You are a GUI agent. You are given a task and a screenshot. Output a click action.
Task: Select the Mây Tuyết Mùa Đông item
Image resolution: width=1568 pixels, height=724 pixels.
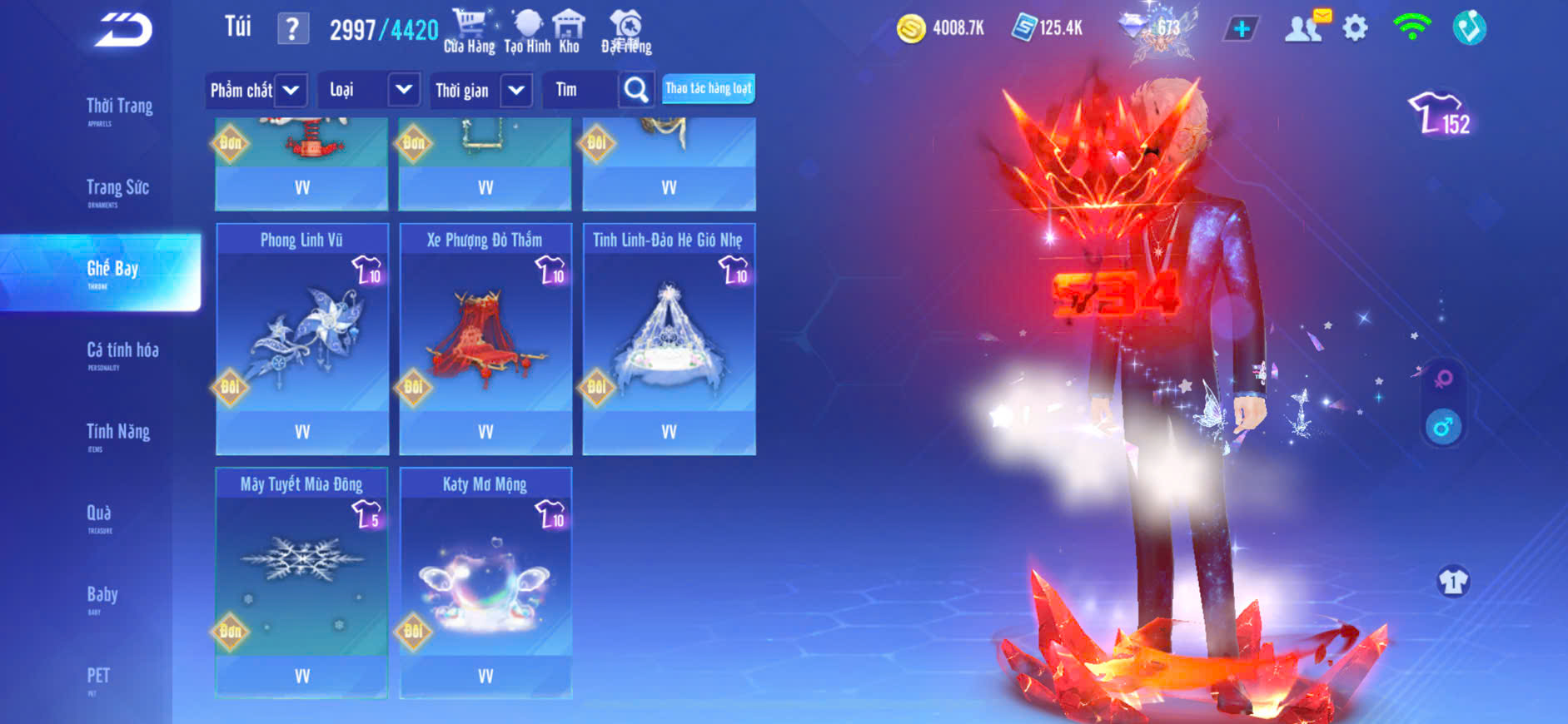coord(301,582)
